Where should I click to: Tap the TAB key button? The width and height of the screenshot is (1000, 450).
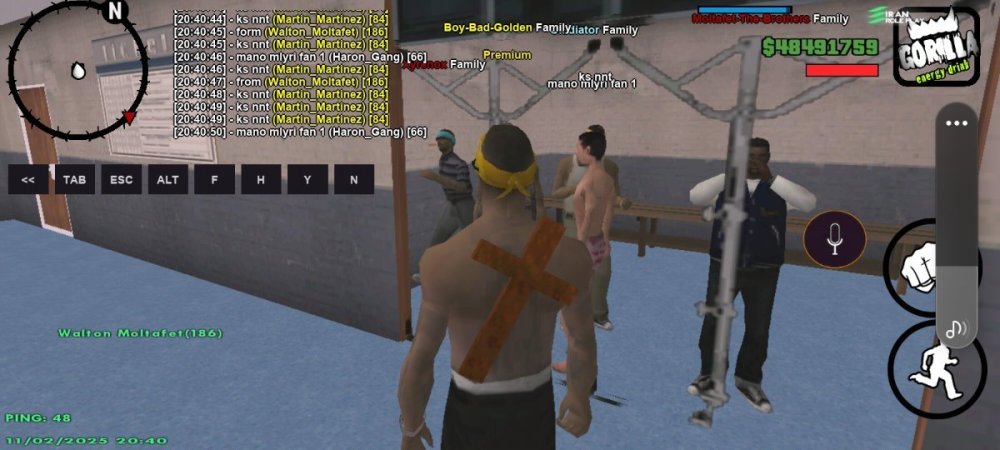75,180
